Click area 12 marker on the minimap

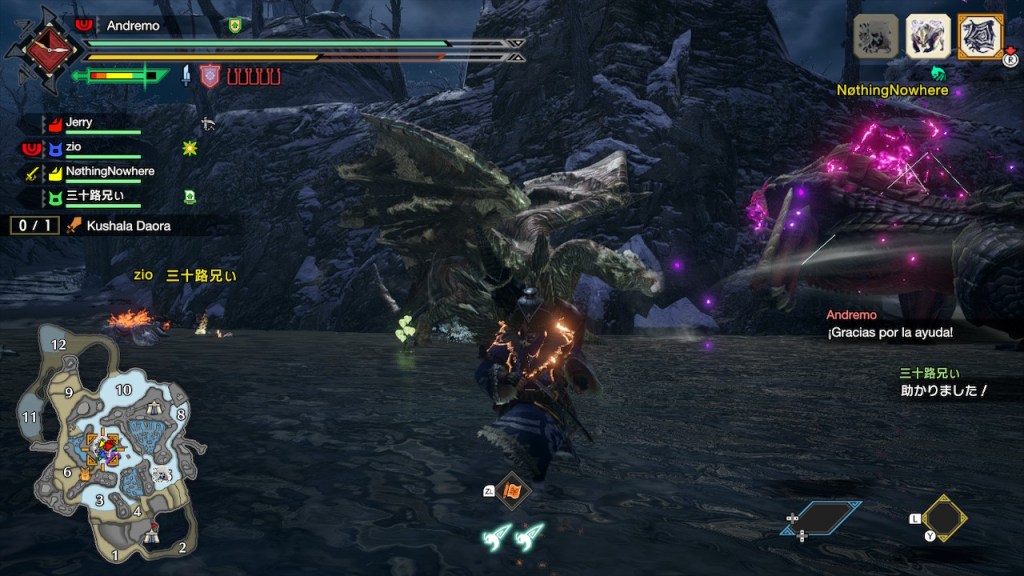point(59,345)
